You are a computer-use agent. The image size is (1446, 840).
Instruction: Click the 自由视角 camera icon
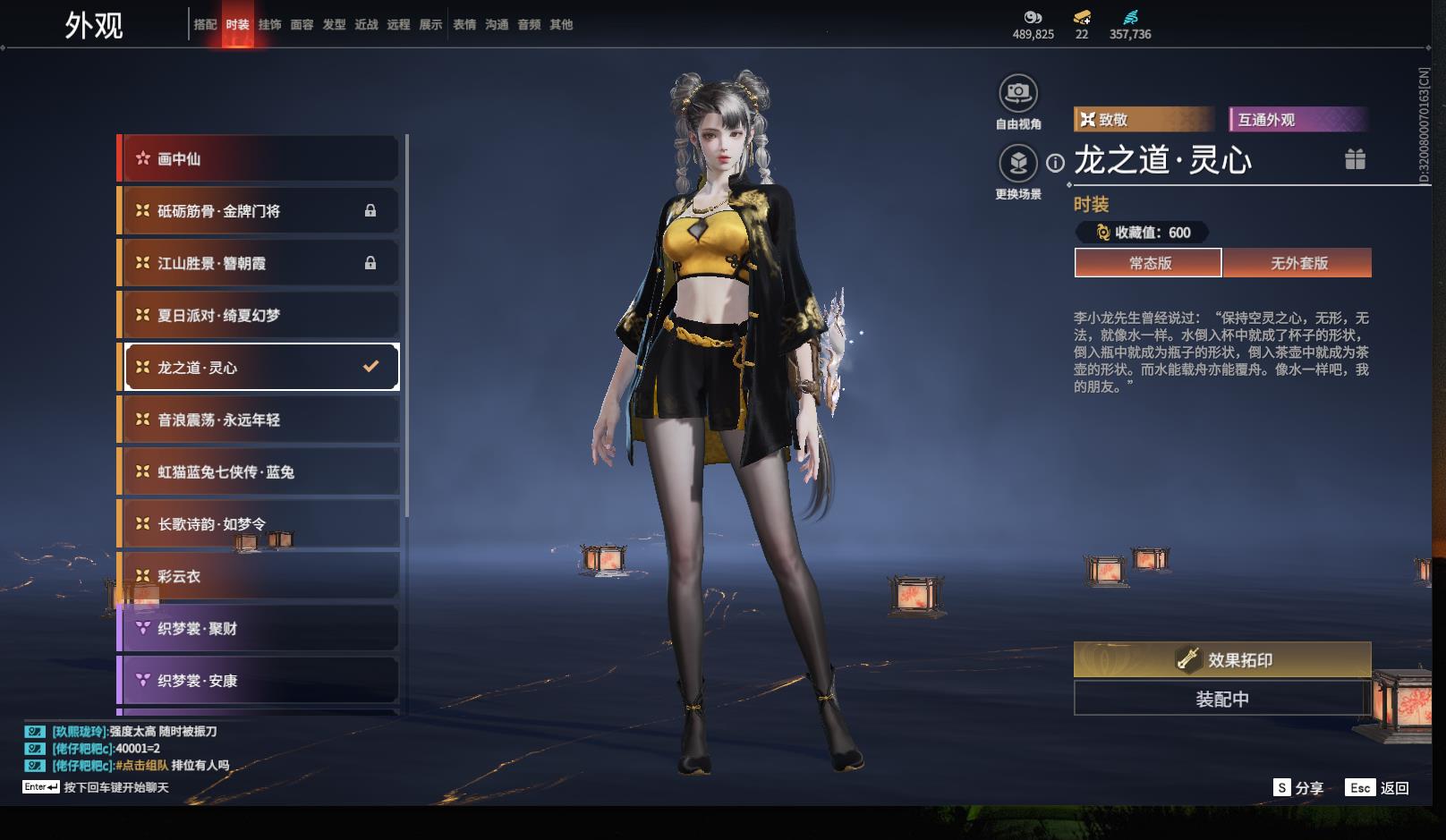(1018, 93)
